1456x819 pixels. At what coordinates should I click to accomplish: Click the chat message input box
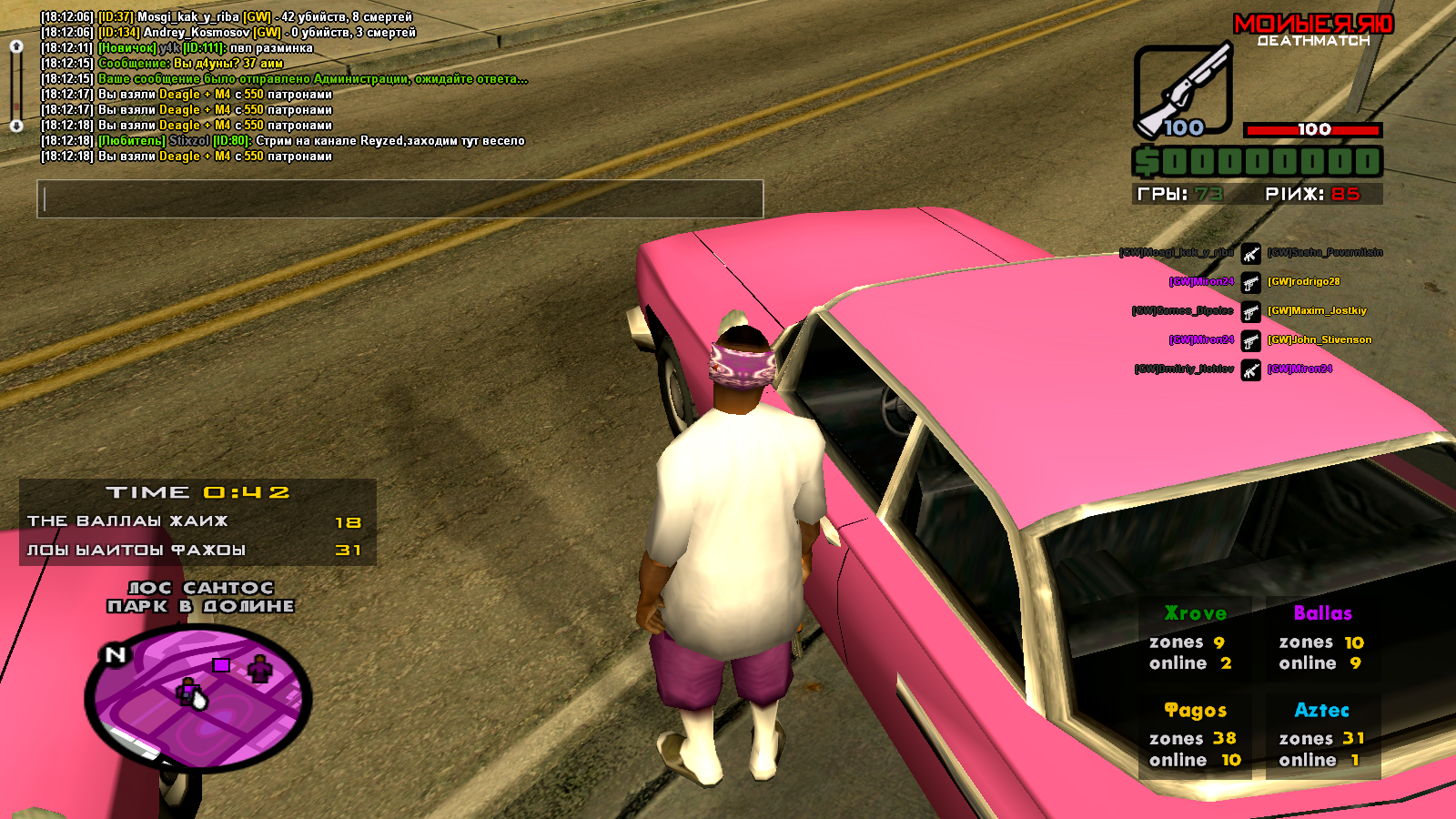(x=399, y=198)
